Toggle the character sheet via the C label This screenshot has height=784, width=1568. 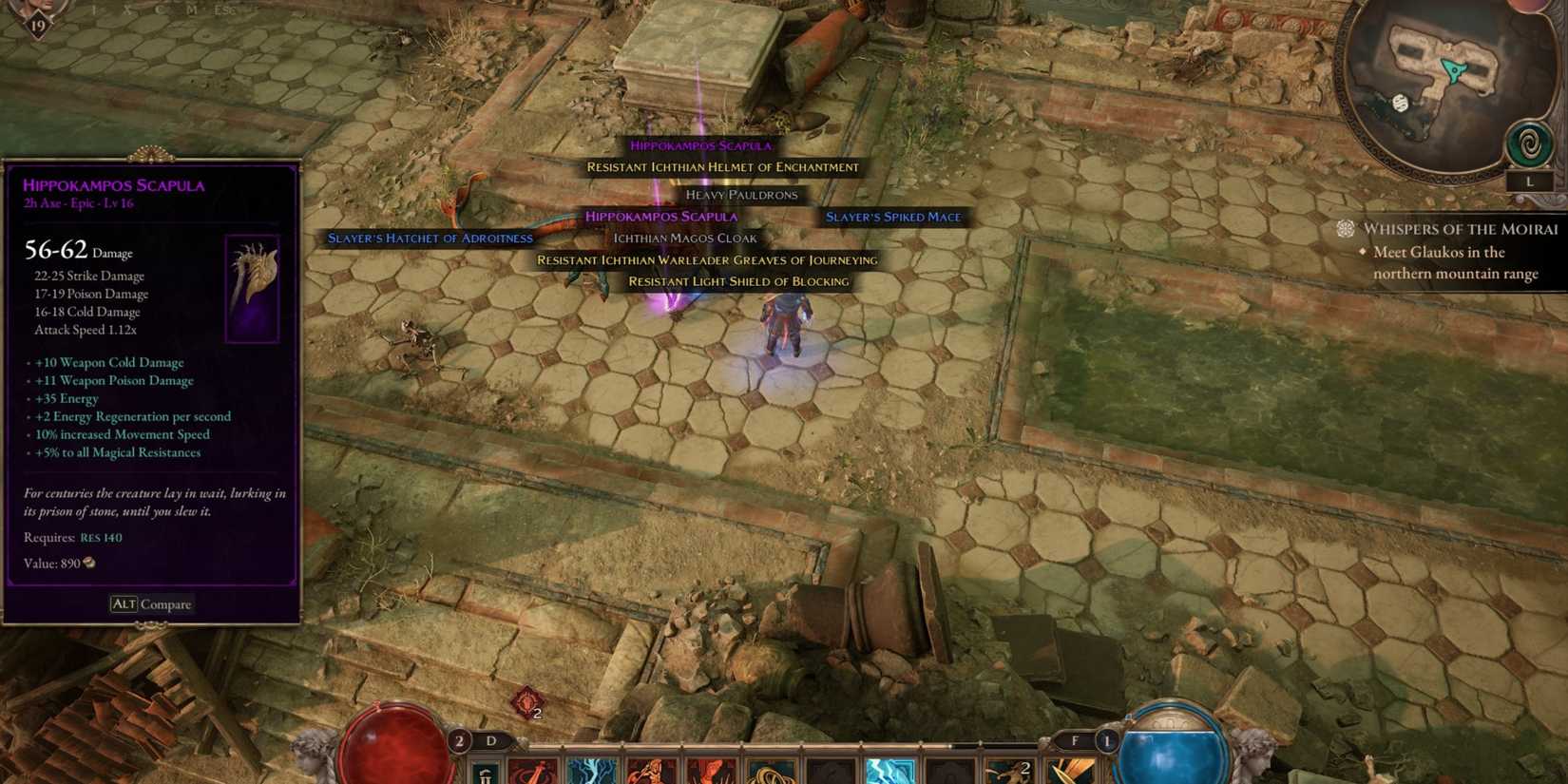tap(162, 10)
